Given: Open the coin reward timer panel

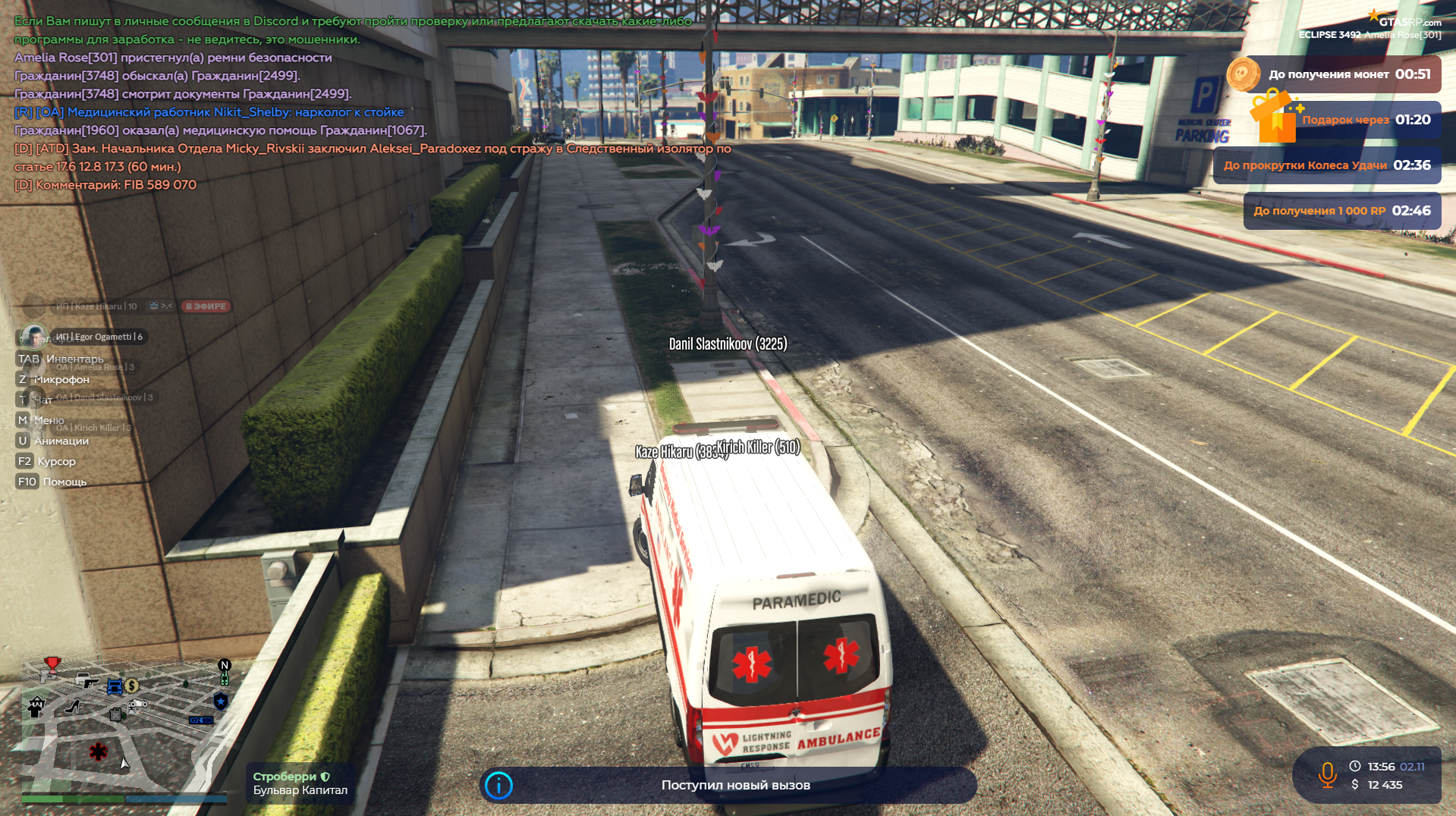Looking at the screenshot, I should click(x=1334, y=74).
